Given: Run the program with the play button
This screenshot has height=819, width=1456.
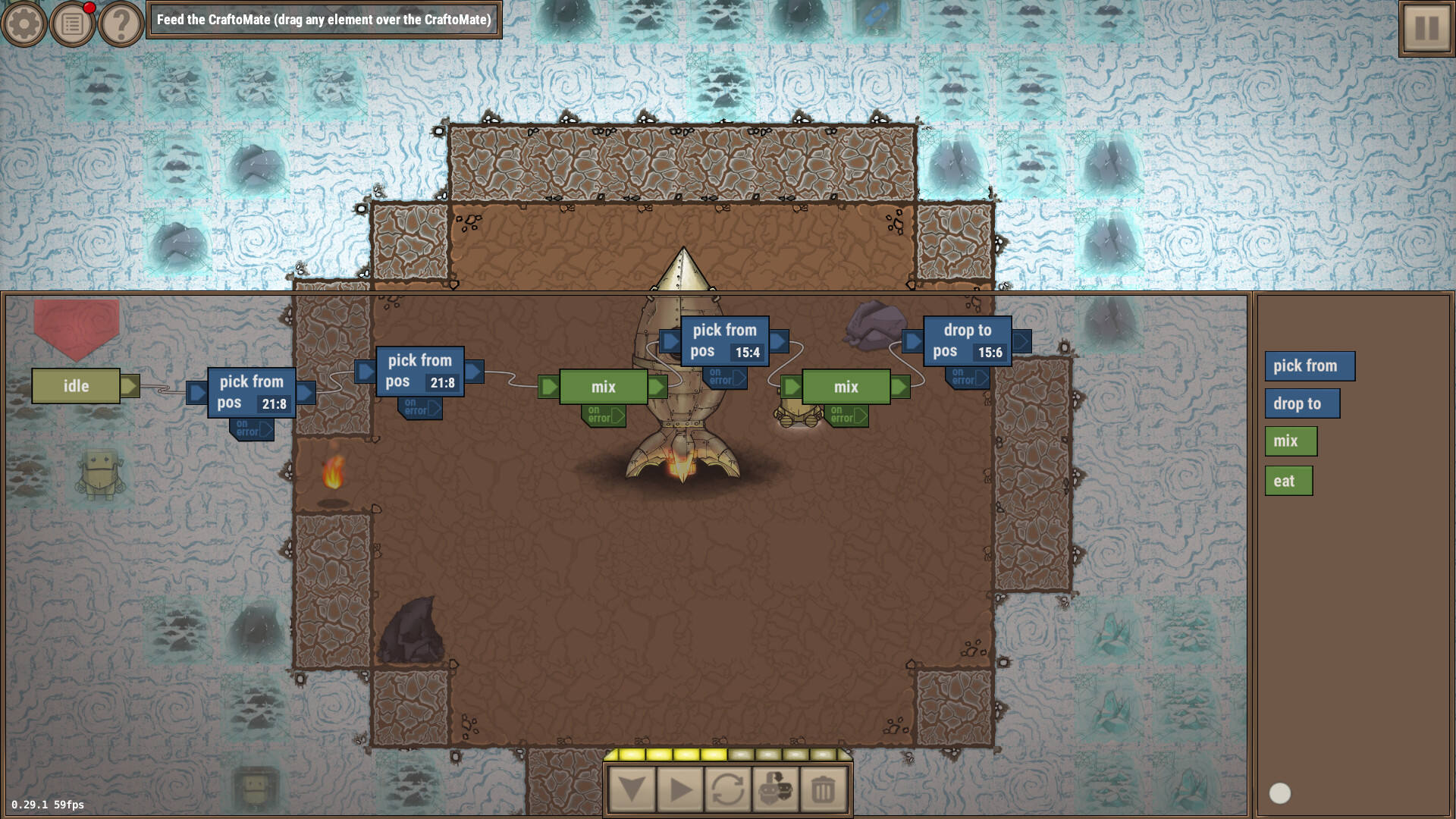Looking at the screenshot, I should coord(680,790).
